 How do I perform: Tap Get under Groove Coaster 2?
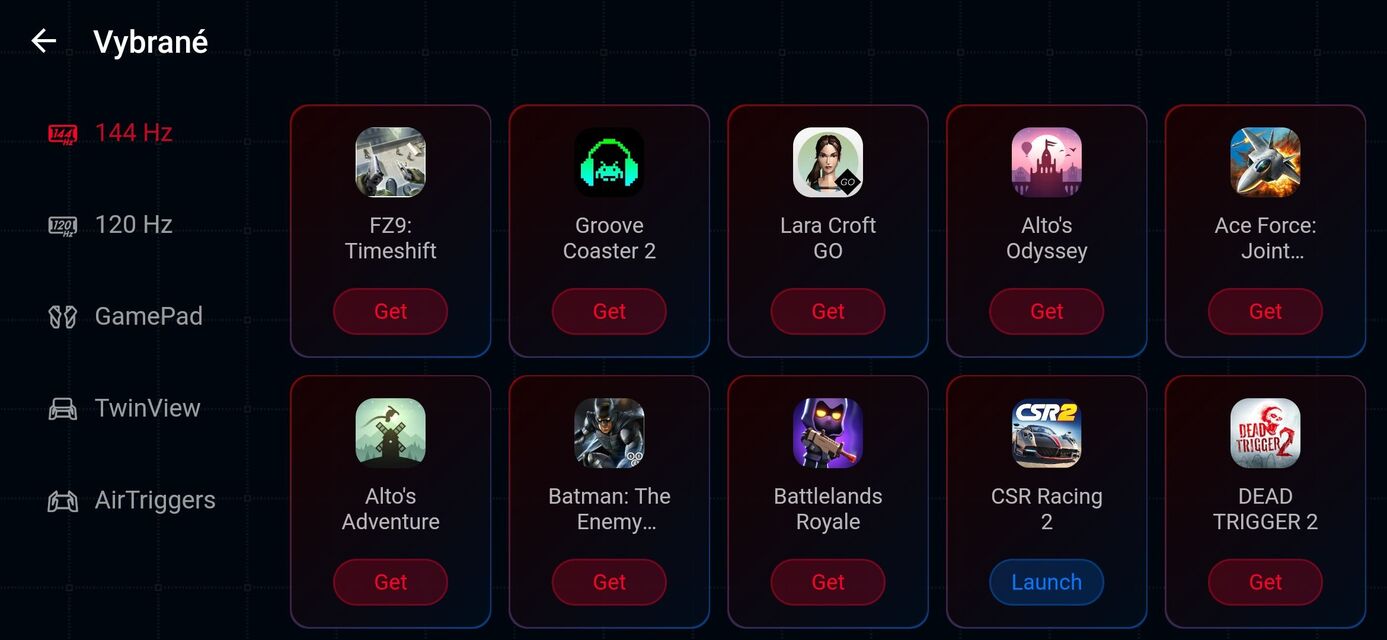609,311
